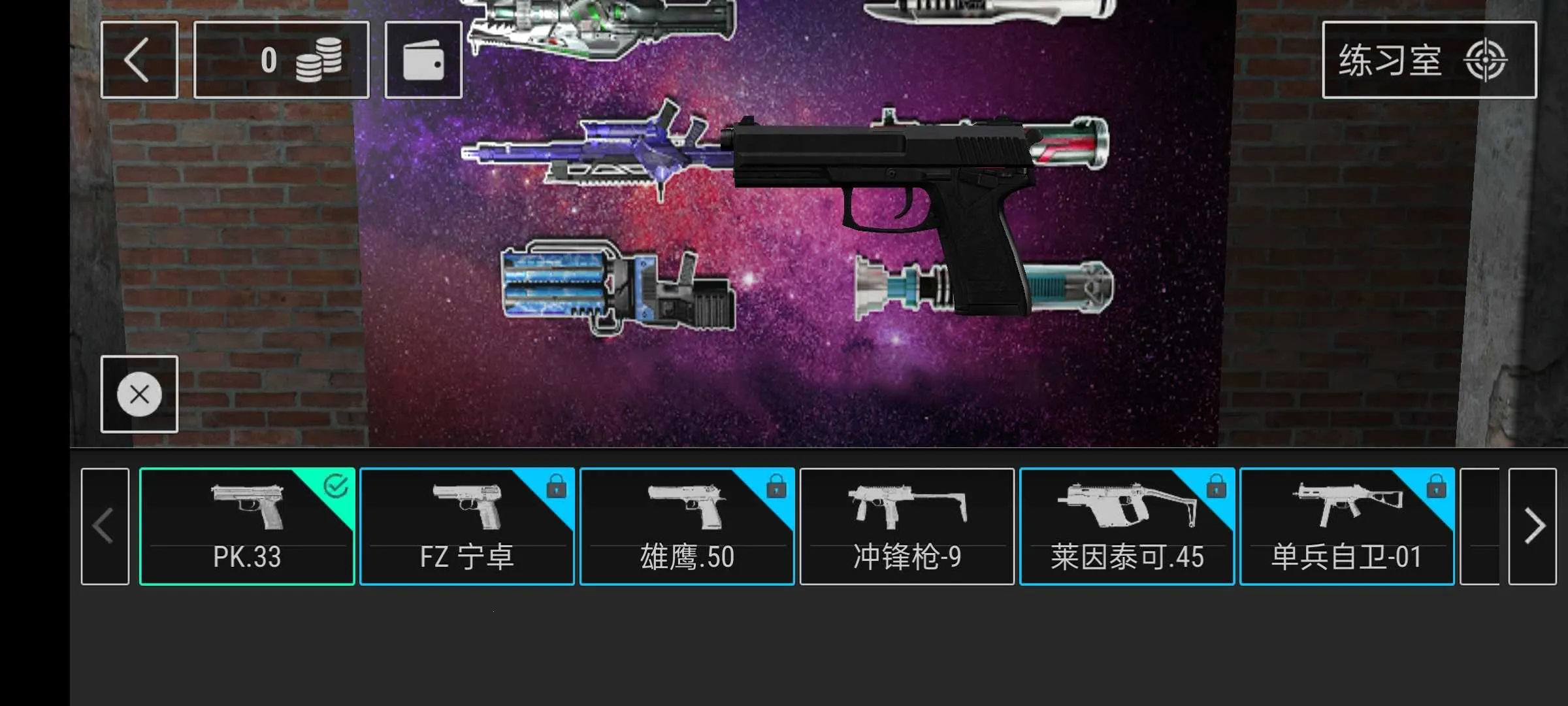Click the back arrow at top left
Screen dimensions: 1568x706
click(139, 59)
